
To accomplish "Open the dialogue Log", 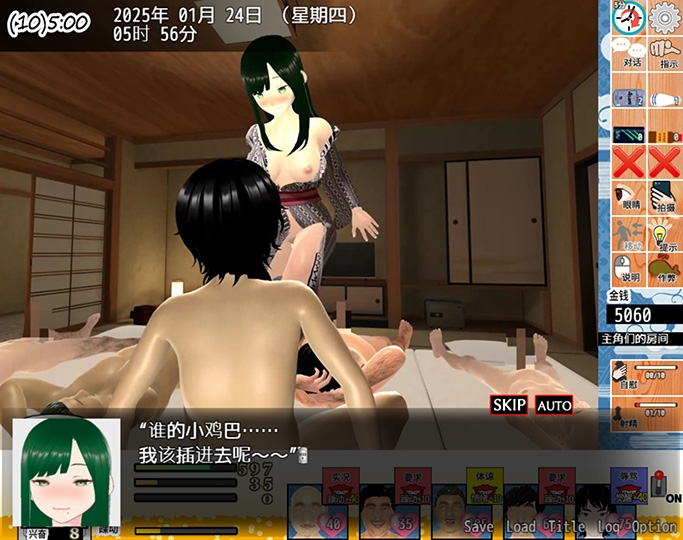I will click(609, 526).
